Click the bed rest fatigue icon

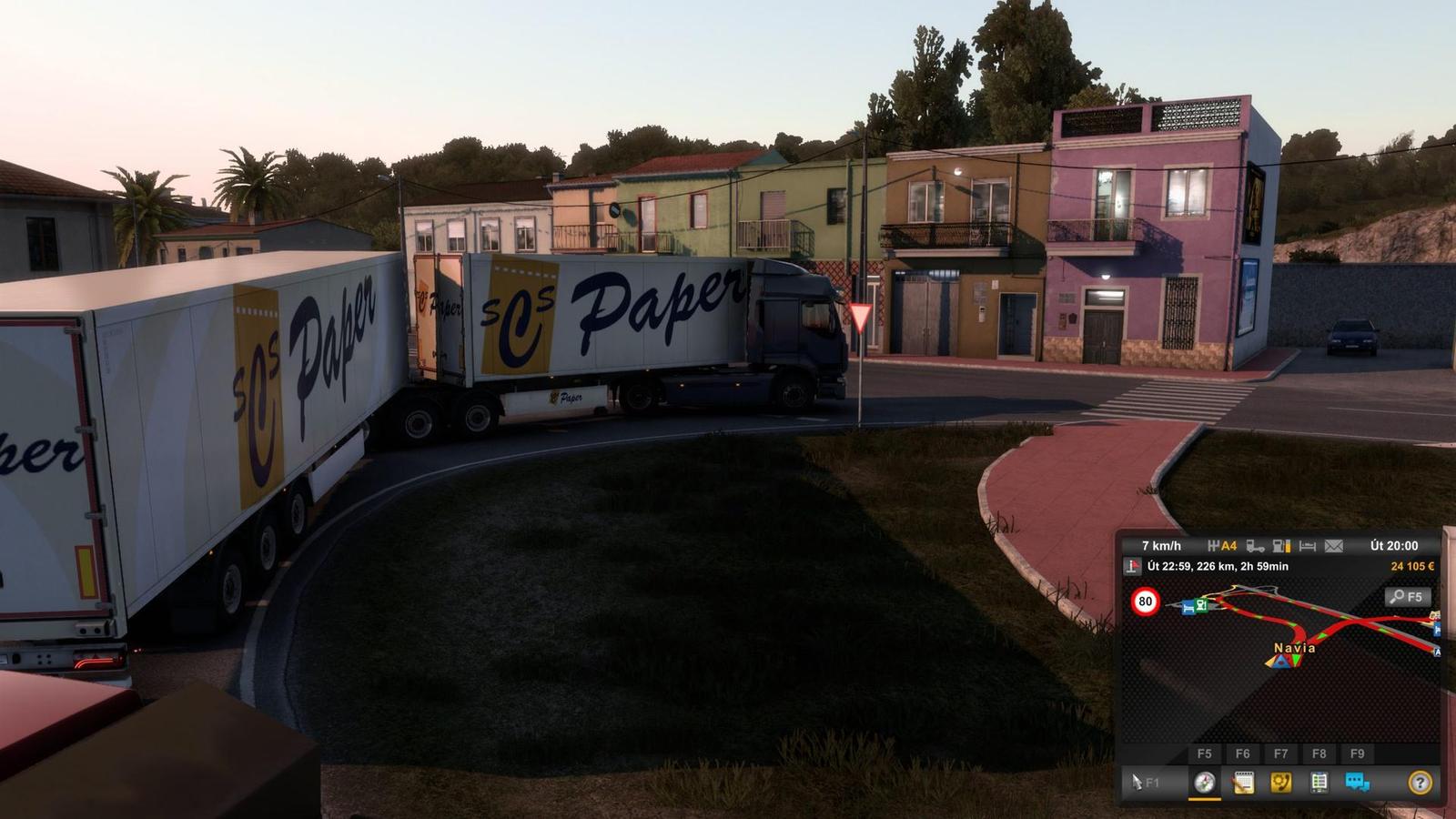click(1307, 546)
